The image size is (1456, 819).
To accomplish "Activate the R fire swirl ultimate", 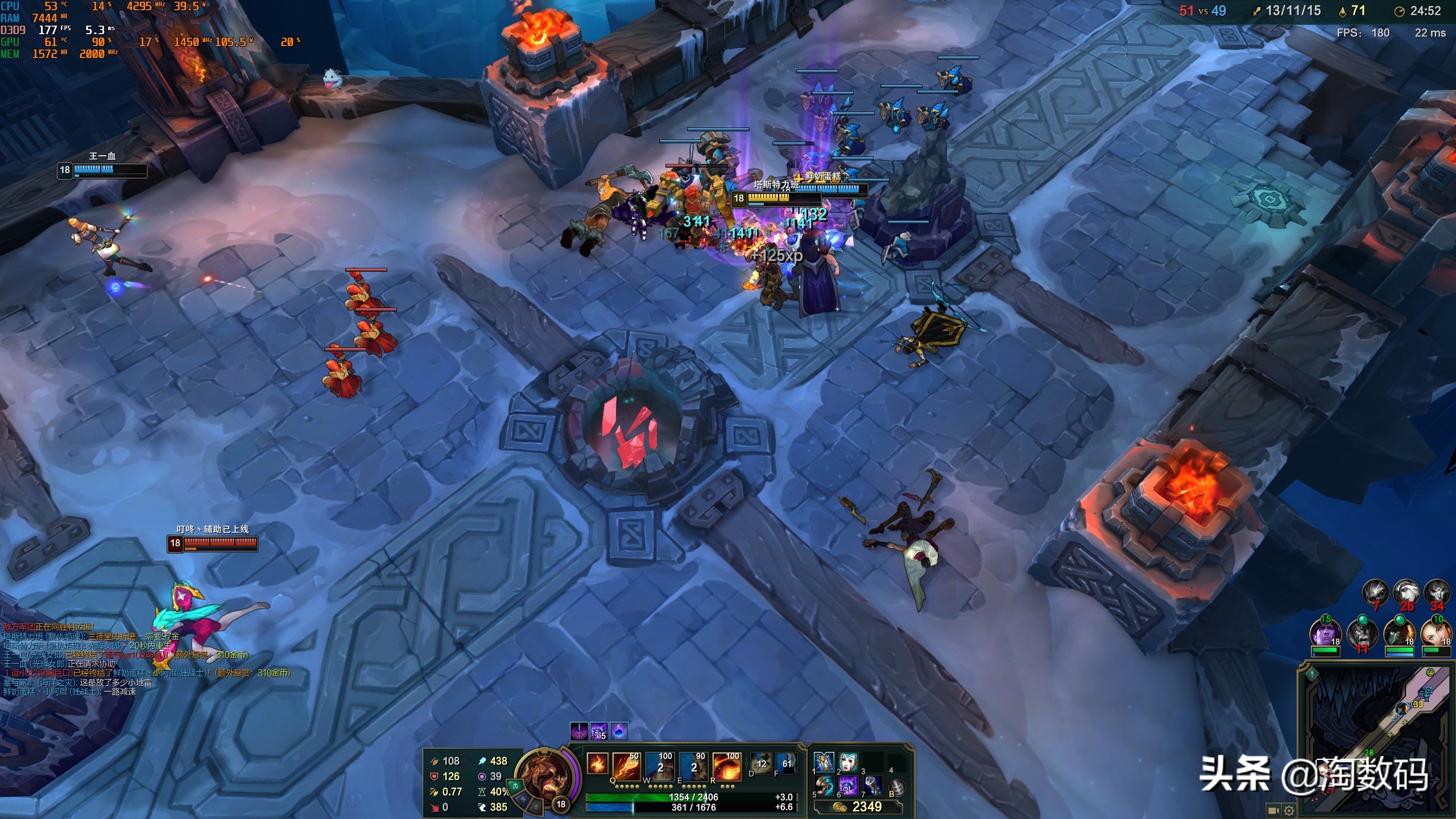I will [726, 766].
